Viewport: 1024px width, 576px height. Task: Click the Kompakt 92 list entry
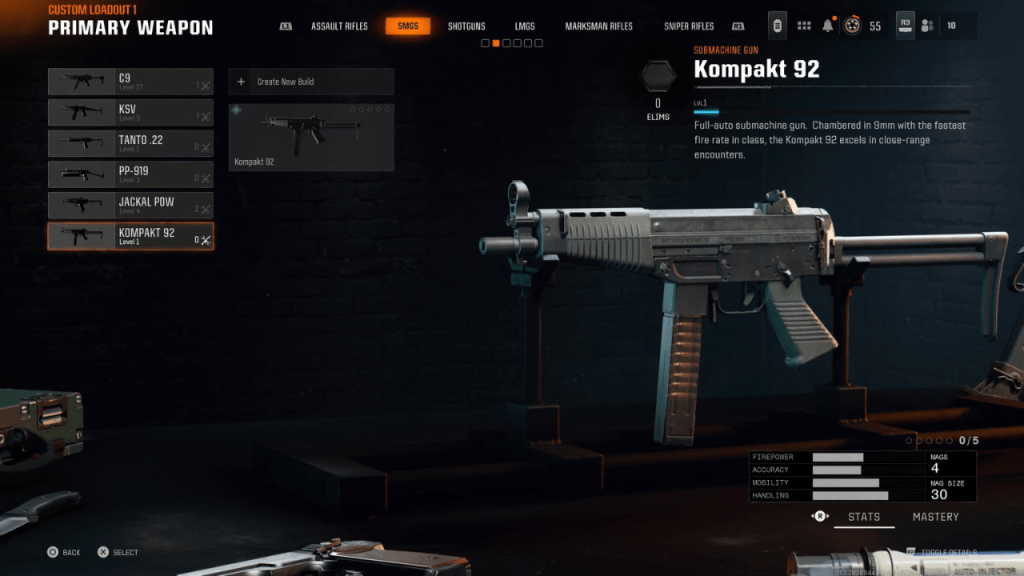pyautogui.click(x=130, y=236)
